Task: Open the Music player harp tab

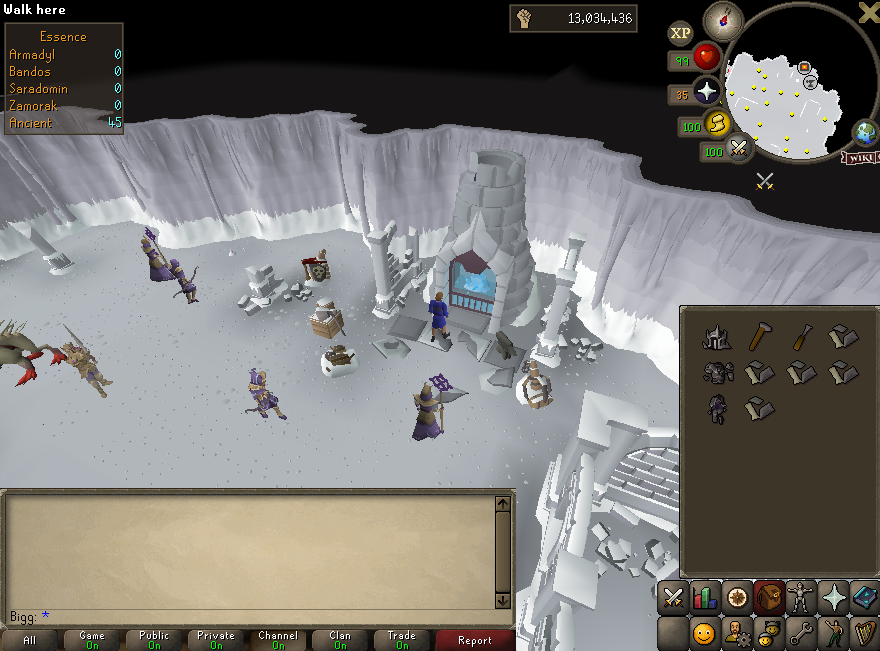Action: 864,632
